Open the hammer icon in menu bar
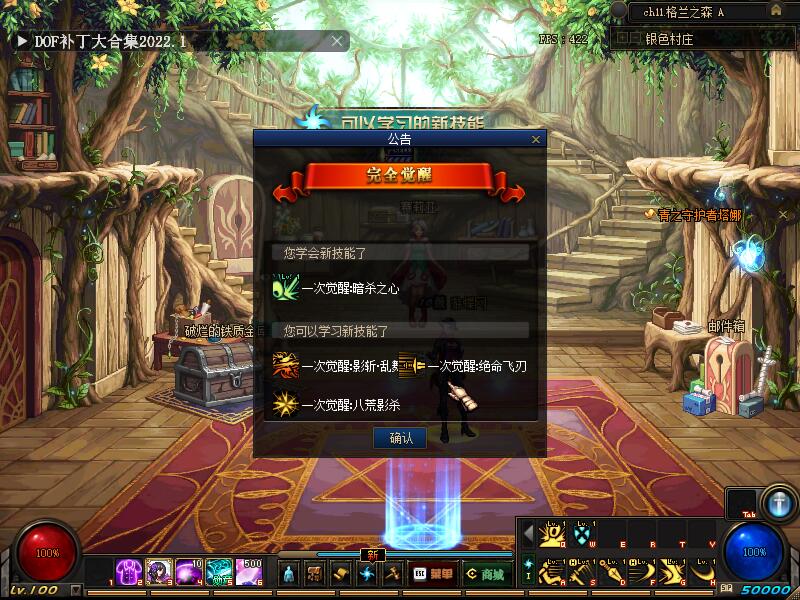Image resolution: width=800 pixels, height=600 pixels. tap(393, 574)
